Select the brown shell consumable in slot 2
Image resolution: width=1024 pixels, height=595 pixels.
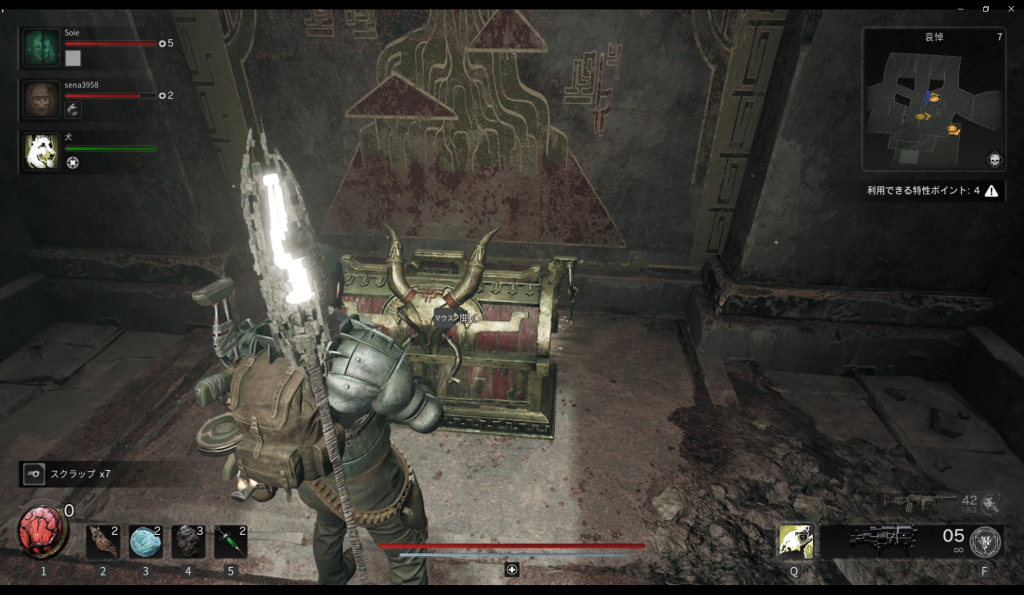click(102, 541)
